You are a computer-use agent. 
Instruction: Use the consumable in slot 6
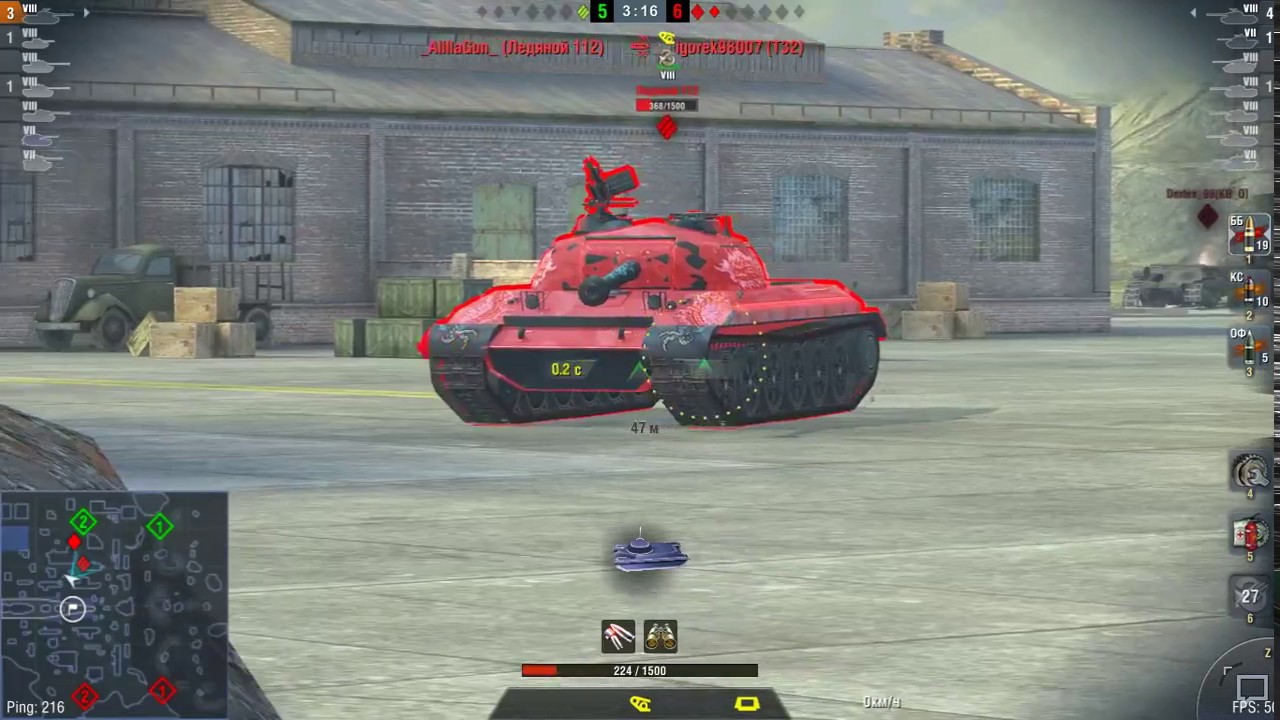pos(1250,598)
